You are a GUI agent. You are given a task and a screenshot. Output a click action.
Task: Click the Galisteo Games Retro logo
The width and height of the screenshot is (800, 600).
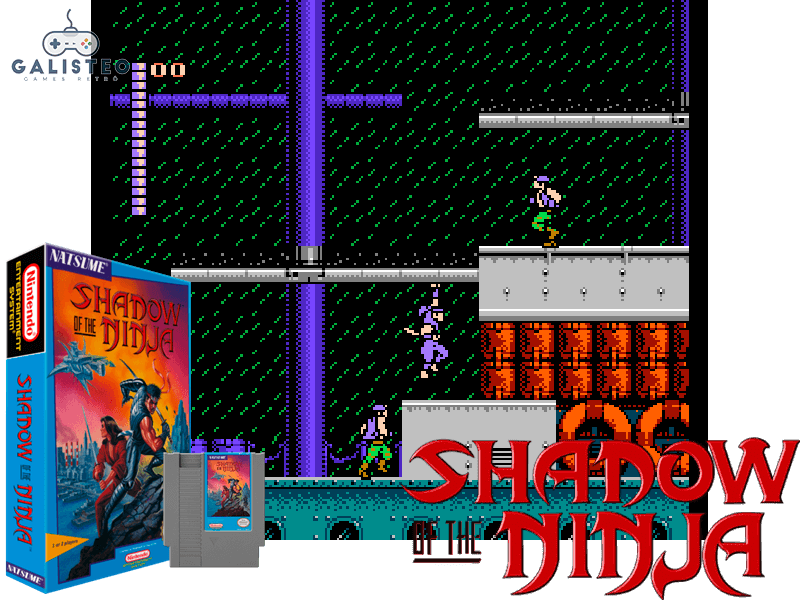pyautogui.click(x=69, y=49)
